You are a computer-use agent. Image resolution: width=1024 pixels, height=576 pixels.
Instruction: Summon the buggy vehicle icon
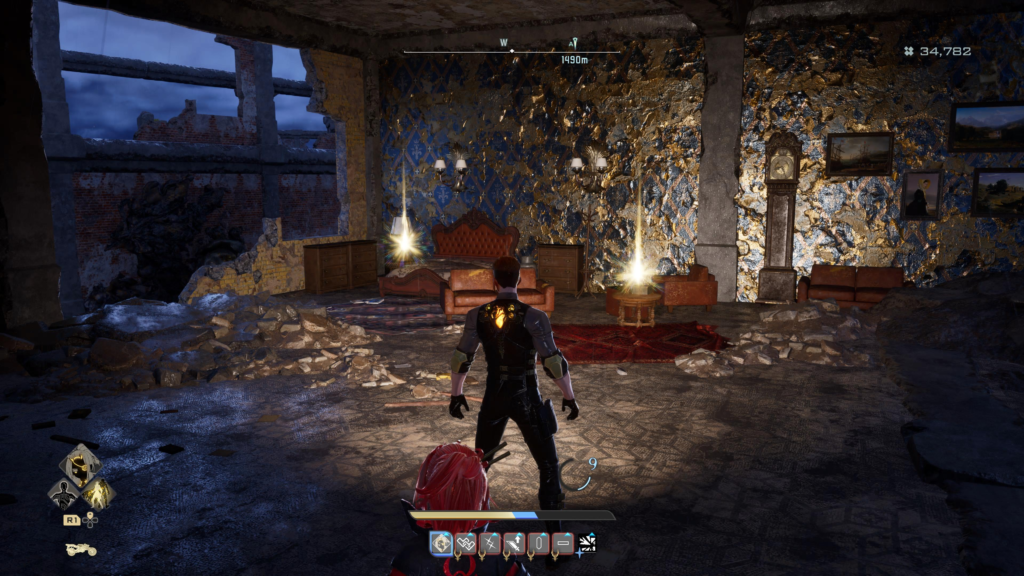point(80,549)
